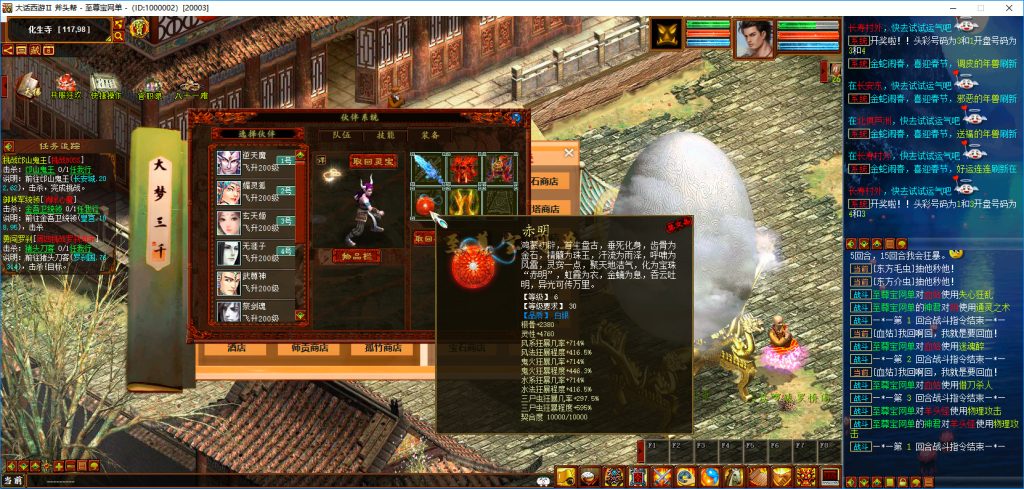Image resolution: width=1024 pixels, height=489 pixels.
Task: Open the 快捷操作 shortcut icon
Action: (104, 87)
